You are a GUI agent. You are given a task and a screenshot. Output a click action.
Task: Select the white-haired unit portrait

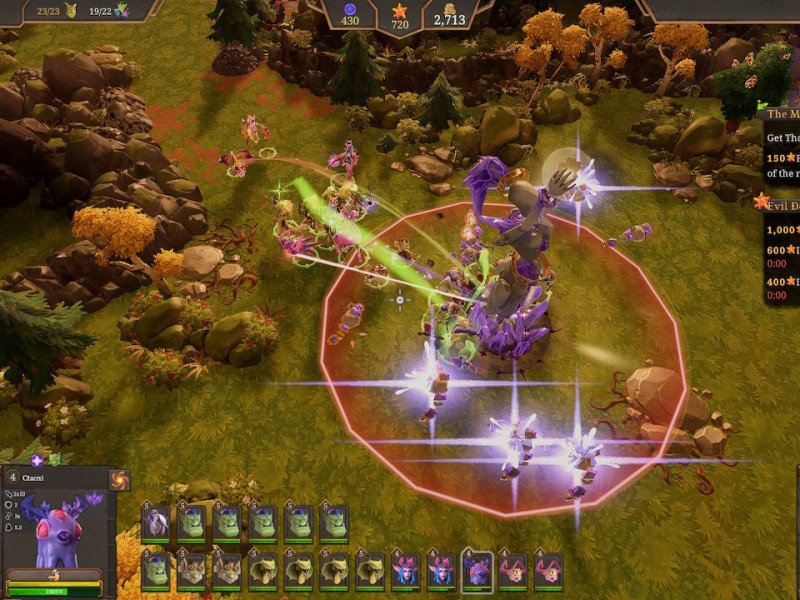click(x=155, y=522)
